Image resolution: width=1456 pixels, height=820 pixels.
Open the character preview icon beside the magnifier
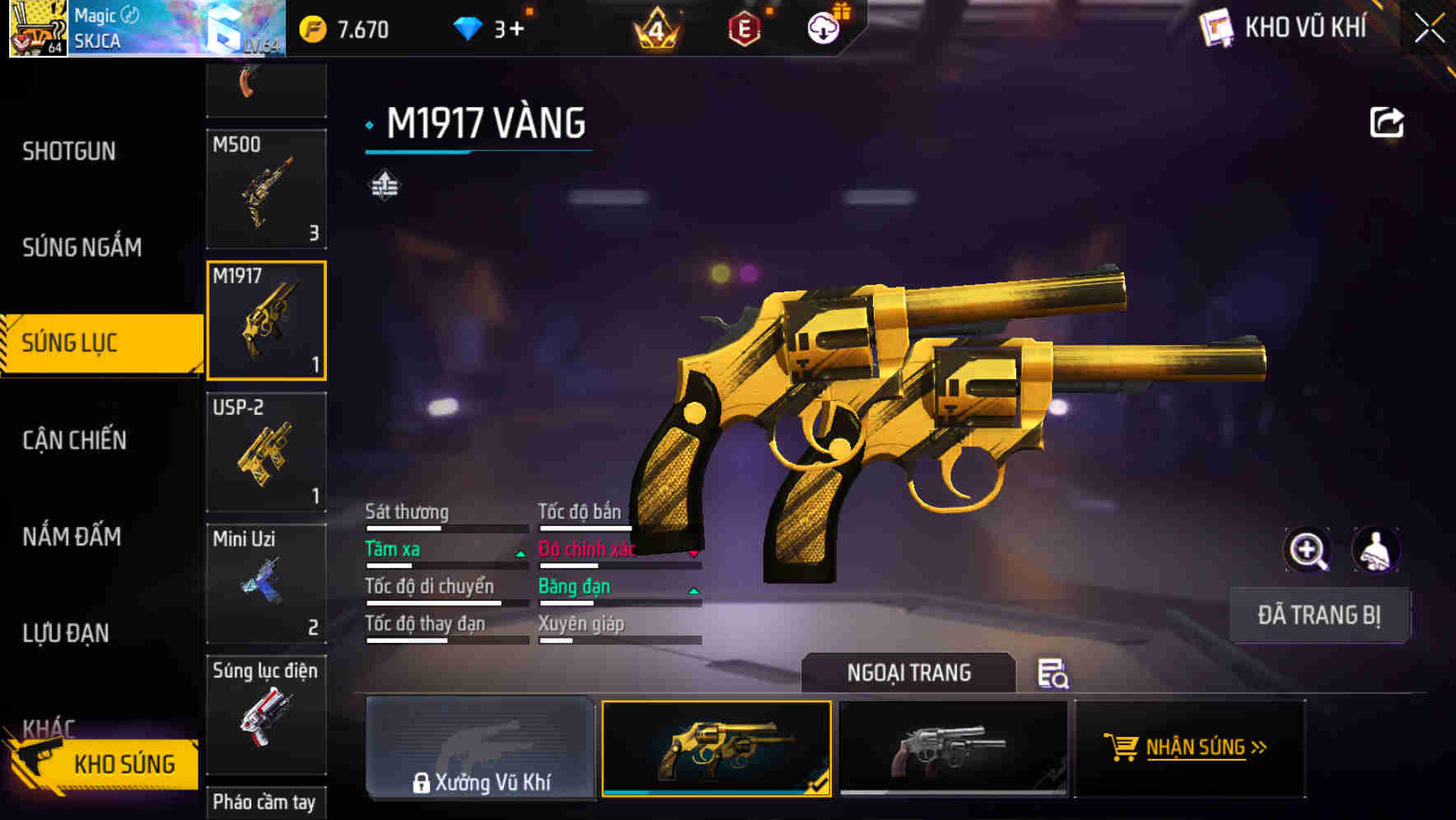(x=1377, y=549)
